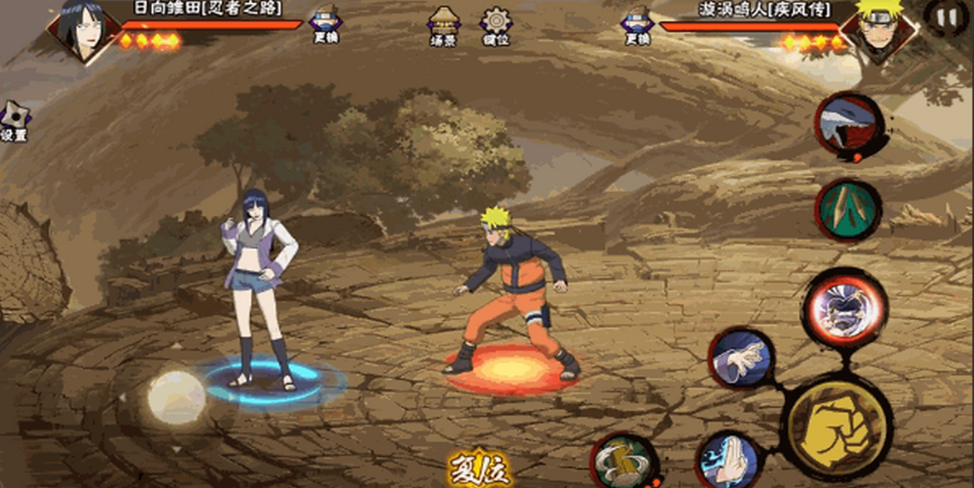Use the golden fist basic attack
Image resolution: width=974 pixels, height=488 pixels.
coord(836,426)
